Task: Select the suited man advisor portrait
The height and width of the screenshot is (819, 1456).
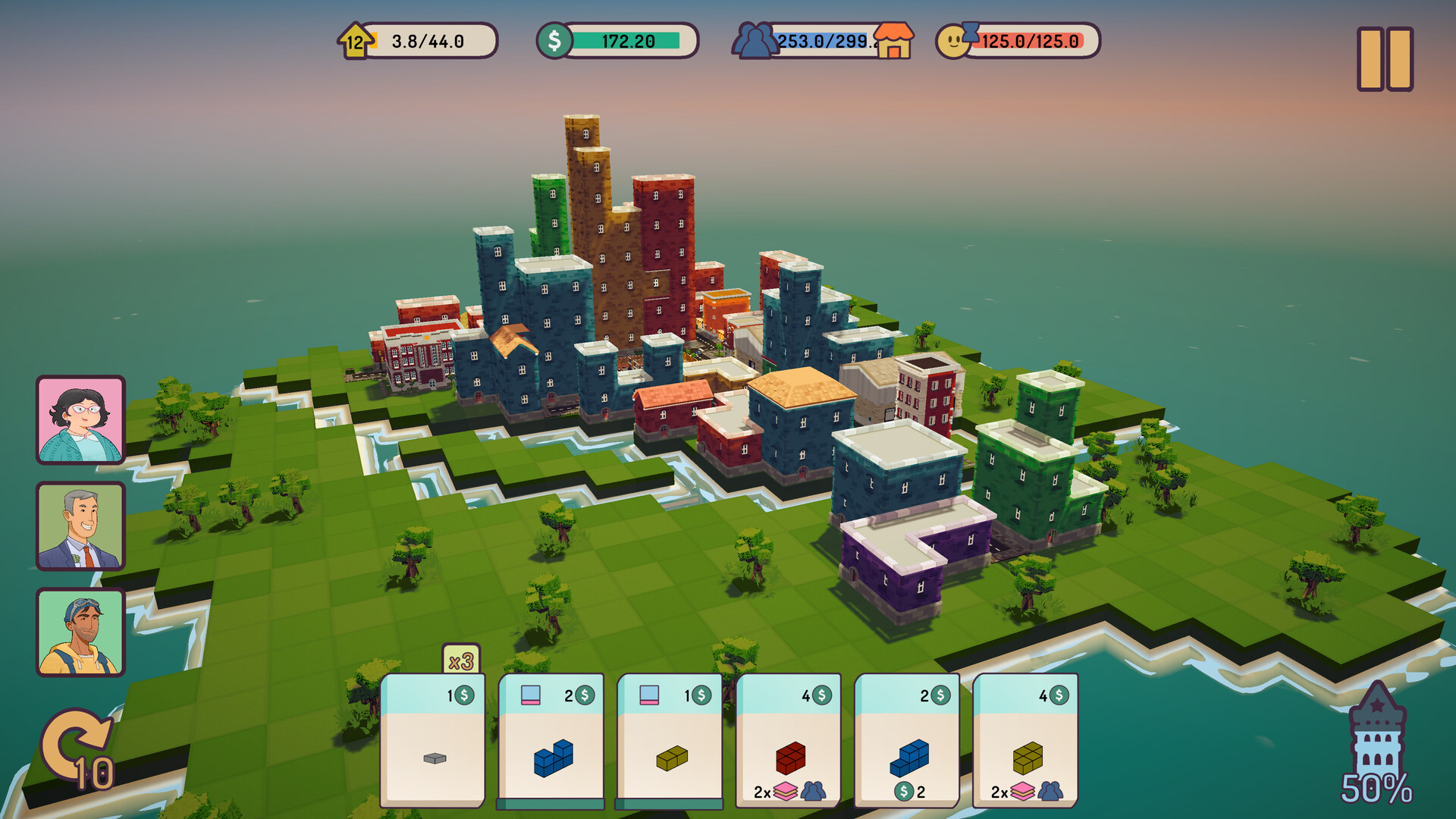Action: pos(79,526)
